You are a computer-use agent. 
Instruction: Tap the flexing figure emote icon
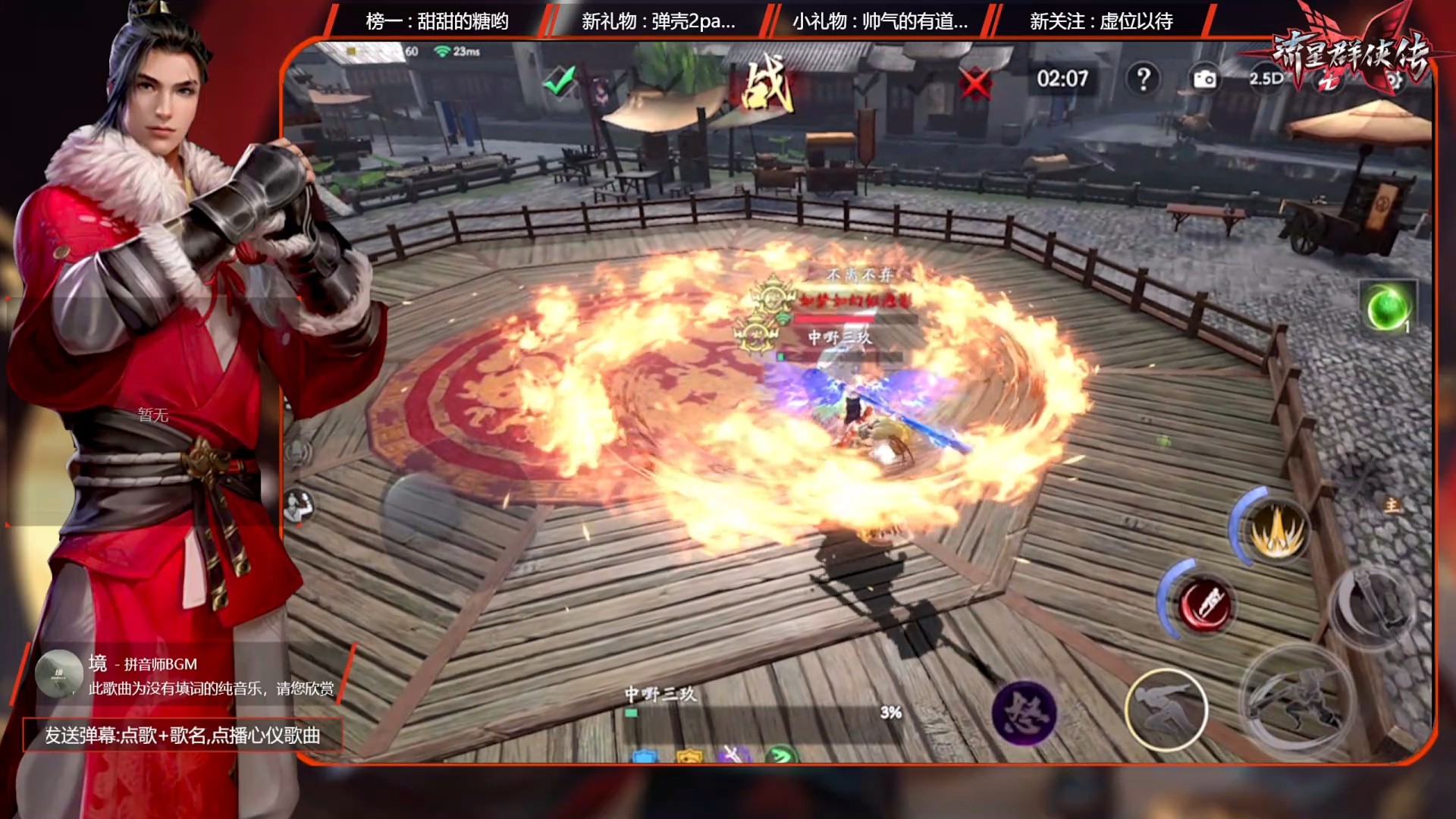pos(298,506)
